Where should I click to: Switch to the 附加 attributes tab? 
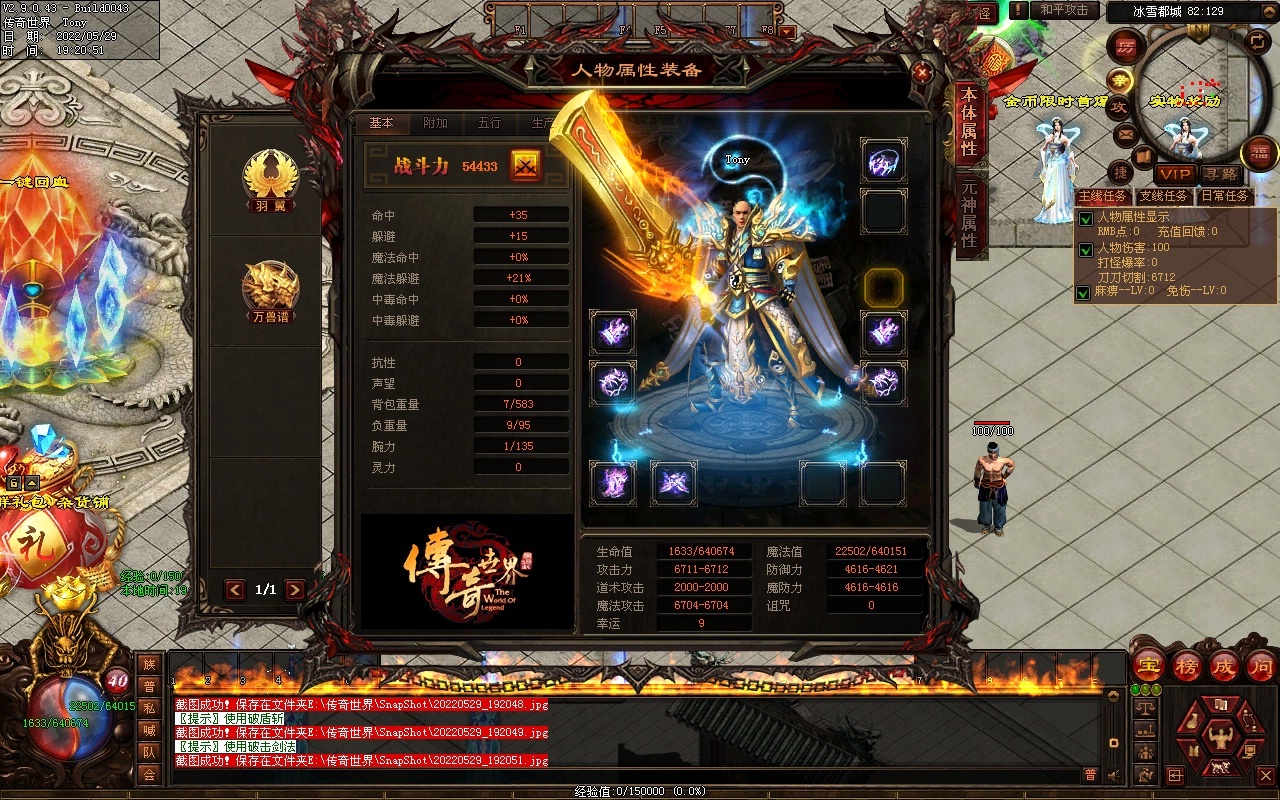click(x=435, y=123)
